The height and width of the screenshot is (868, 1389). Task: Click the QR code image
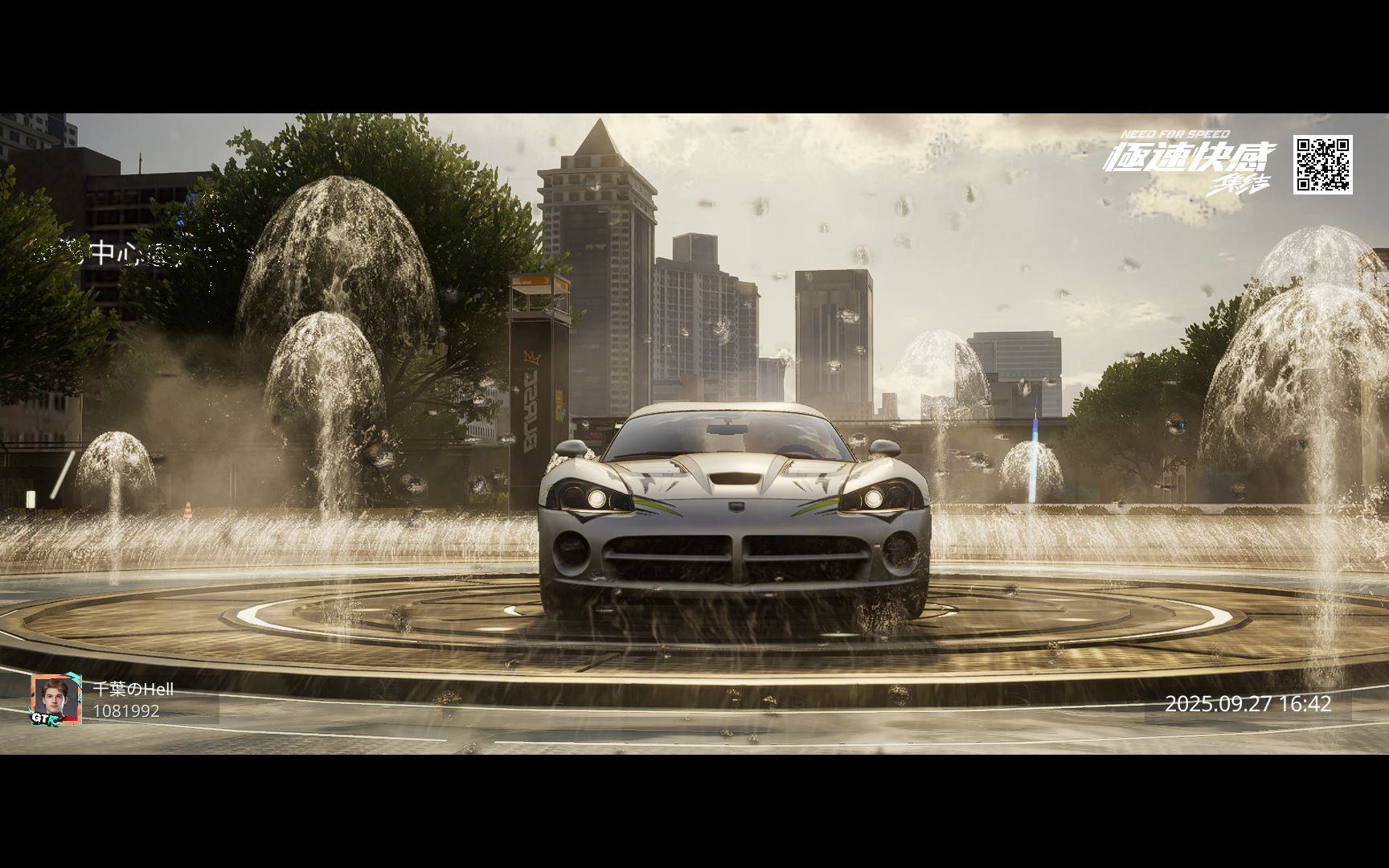[x=1322, y=165]
